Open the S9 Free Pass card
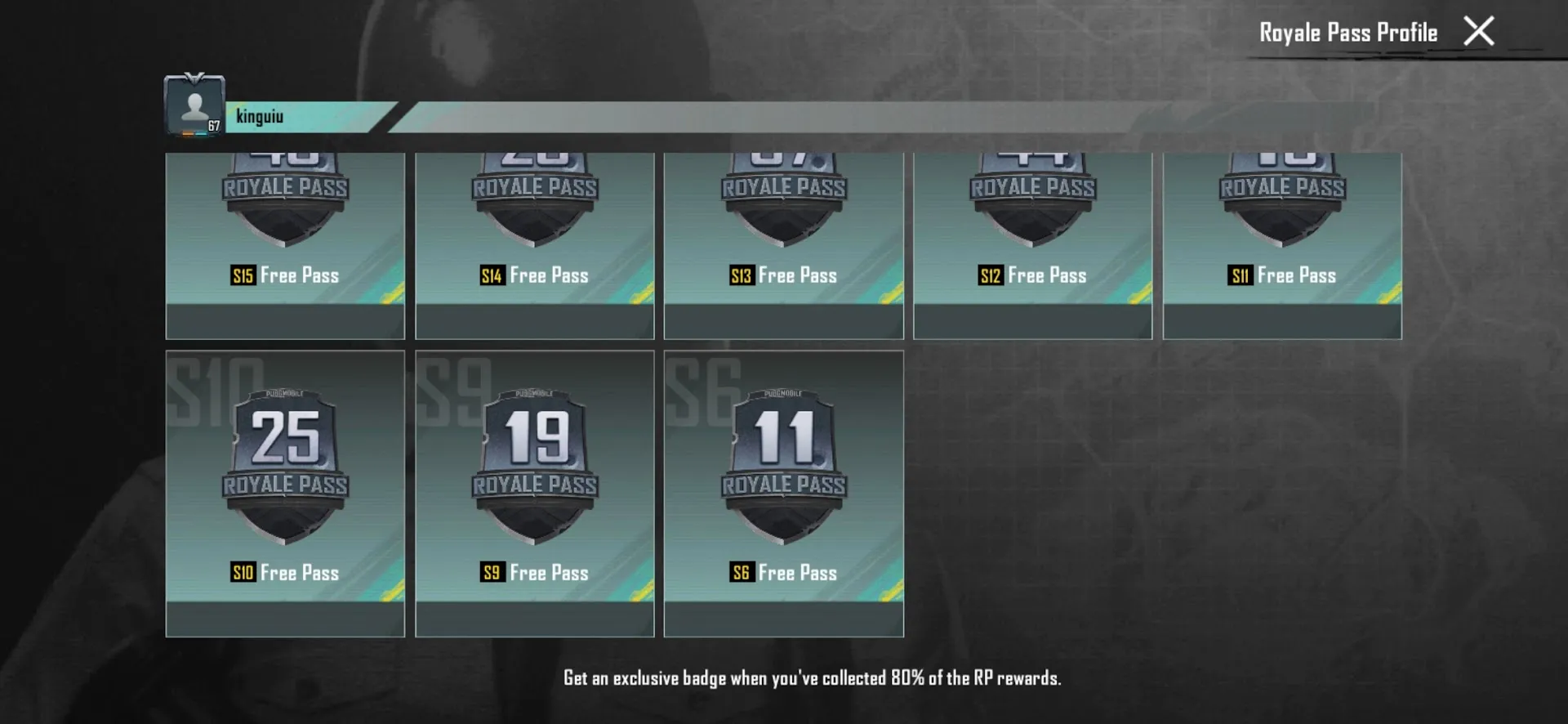1568x724 pixels. click(534, 493)
